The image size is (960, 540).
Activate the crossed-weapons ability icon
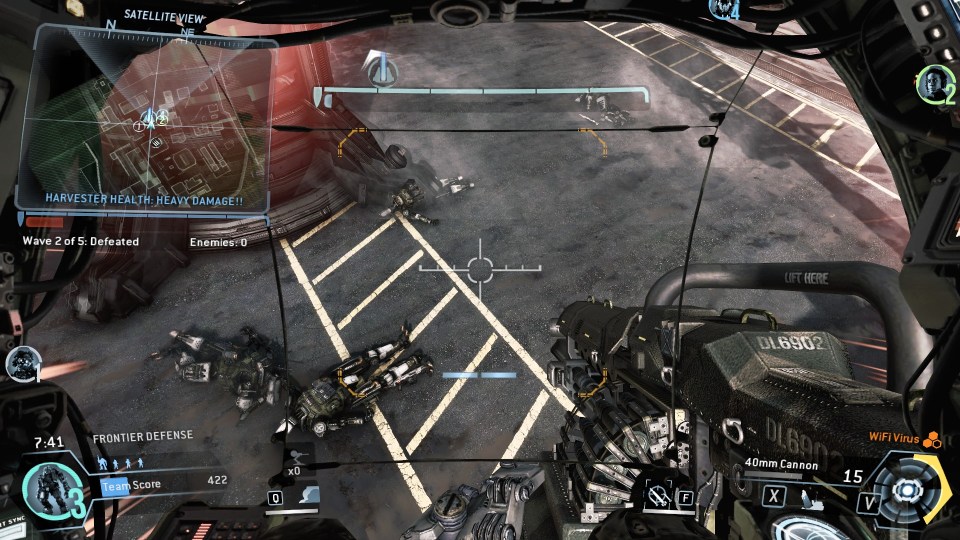pos(657,496)
